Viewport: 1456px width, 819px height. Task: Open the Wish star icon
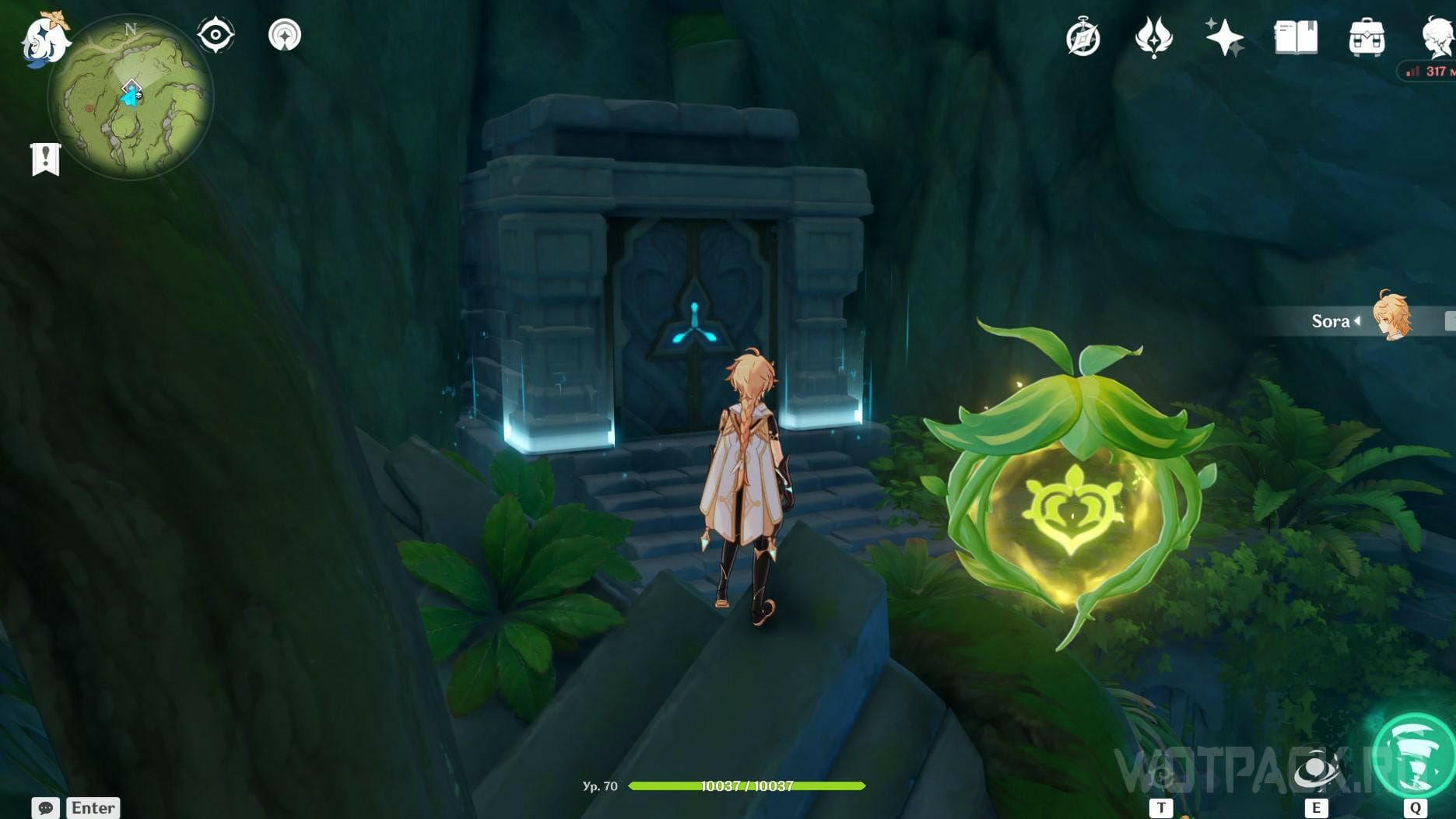pos(1224,37)
